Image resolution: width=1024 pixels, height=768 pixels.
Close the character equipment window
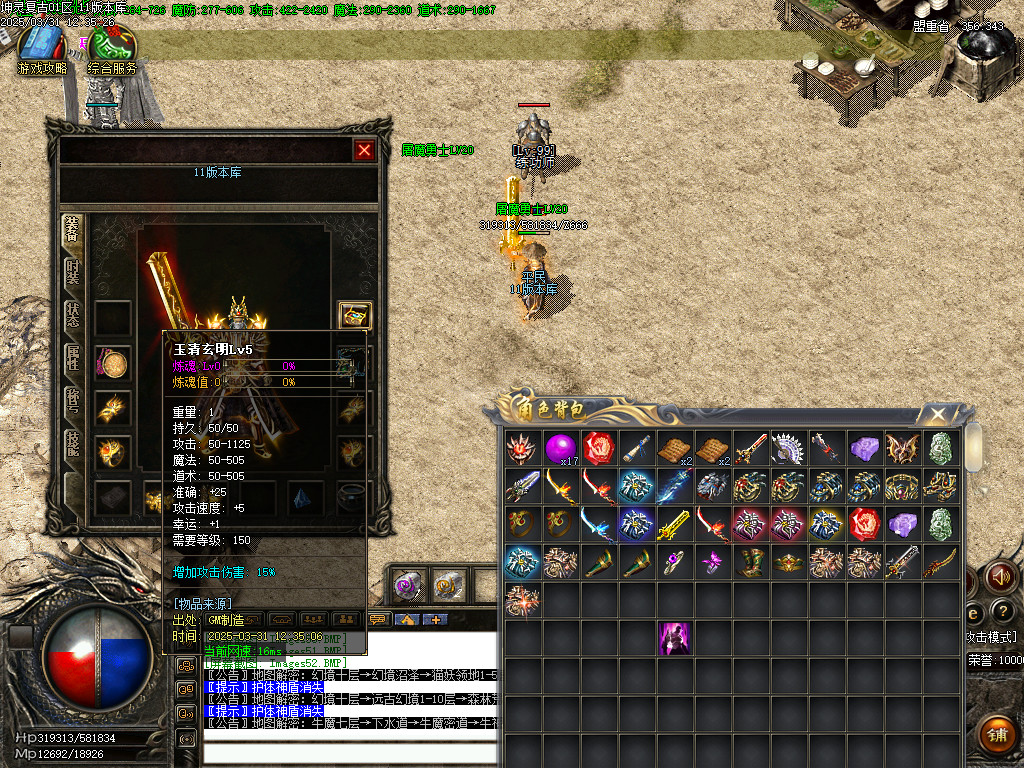pyautogui.click(x=364, y=150)
